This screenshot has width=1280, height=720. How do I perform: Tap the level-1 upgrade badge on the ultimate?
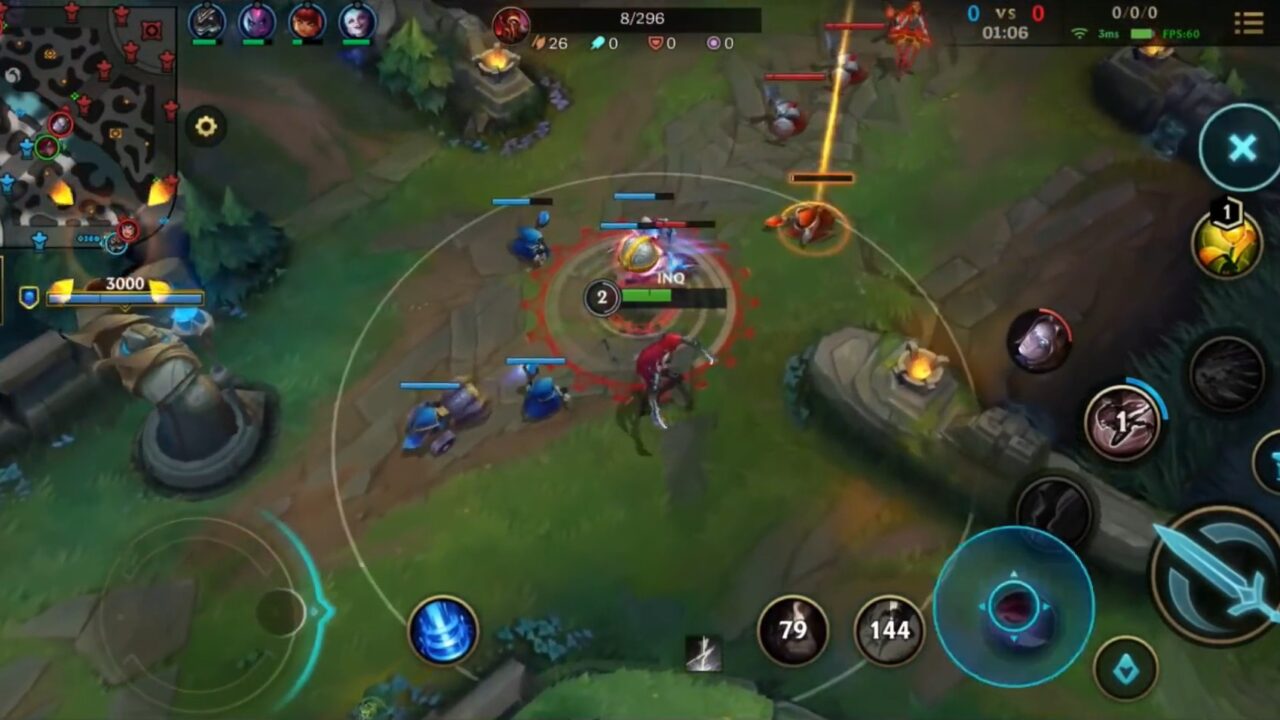(1226, 212)
